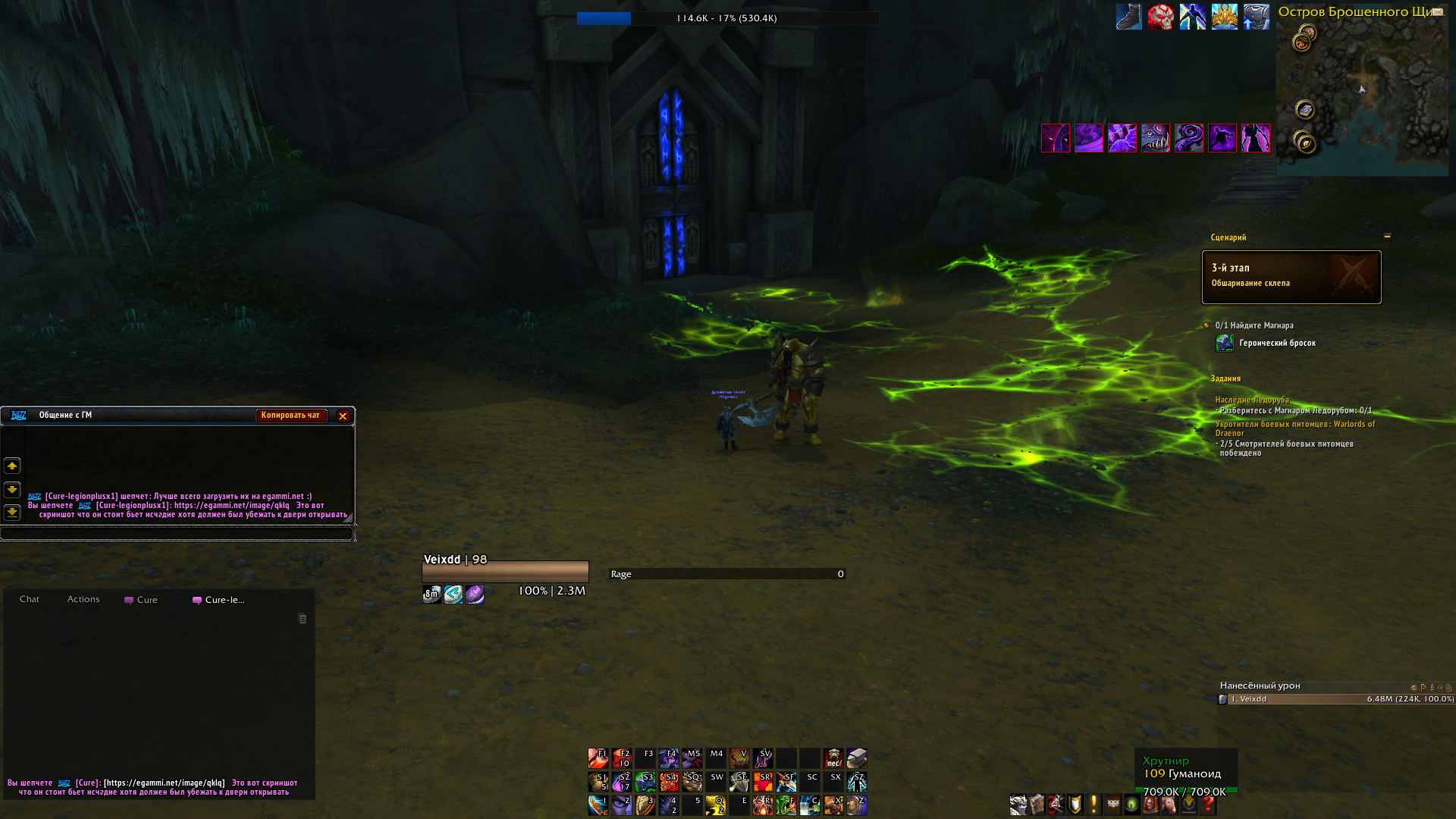Click the blue book minimap button
1456x819 pixels.
1304,110
